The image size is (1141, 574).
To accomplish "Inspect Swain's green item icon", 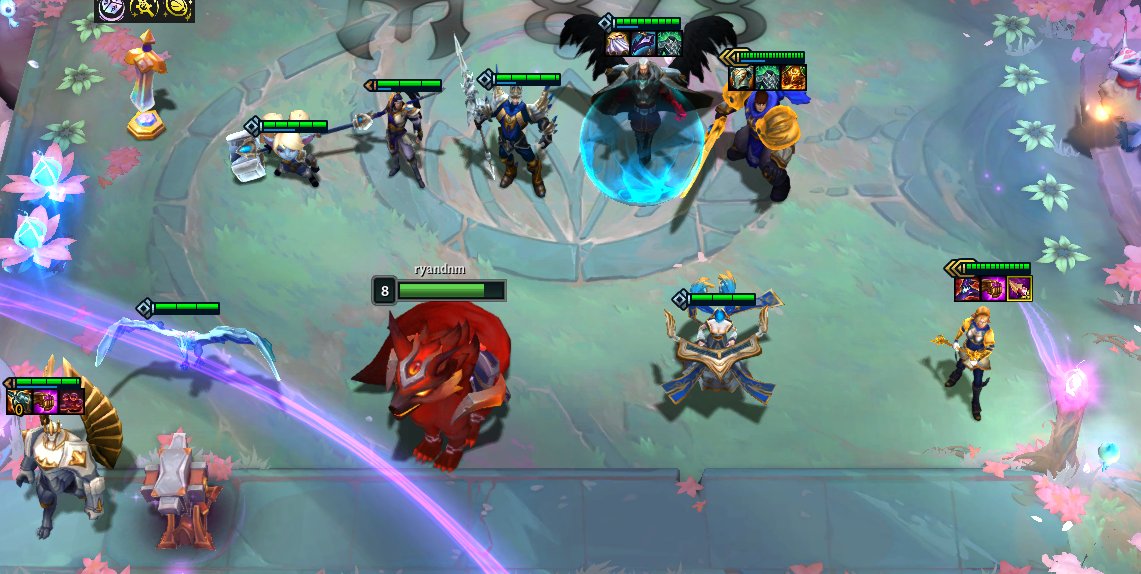I will [x=669, y=44].
